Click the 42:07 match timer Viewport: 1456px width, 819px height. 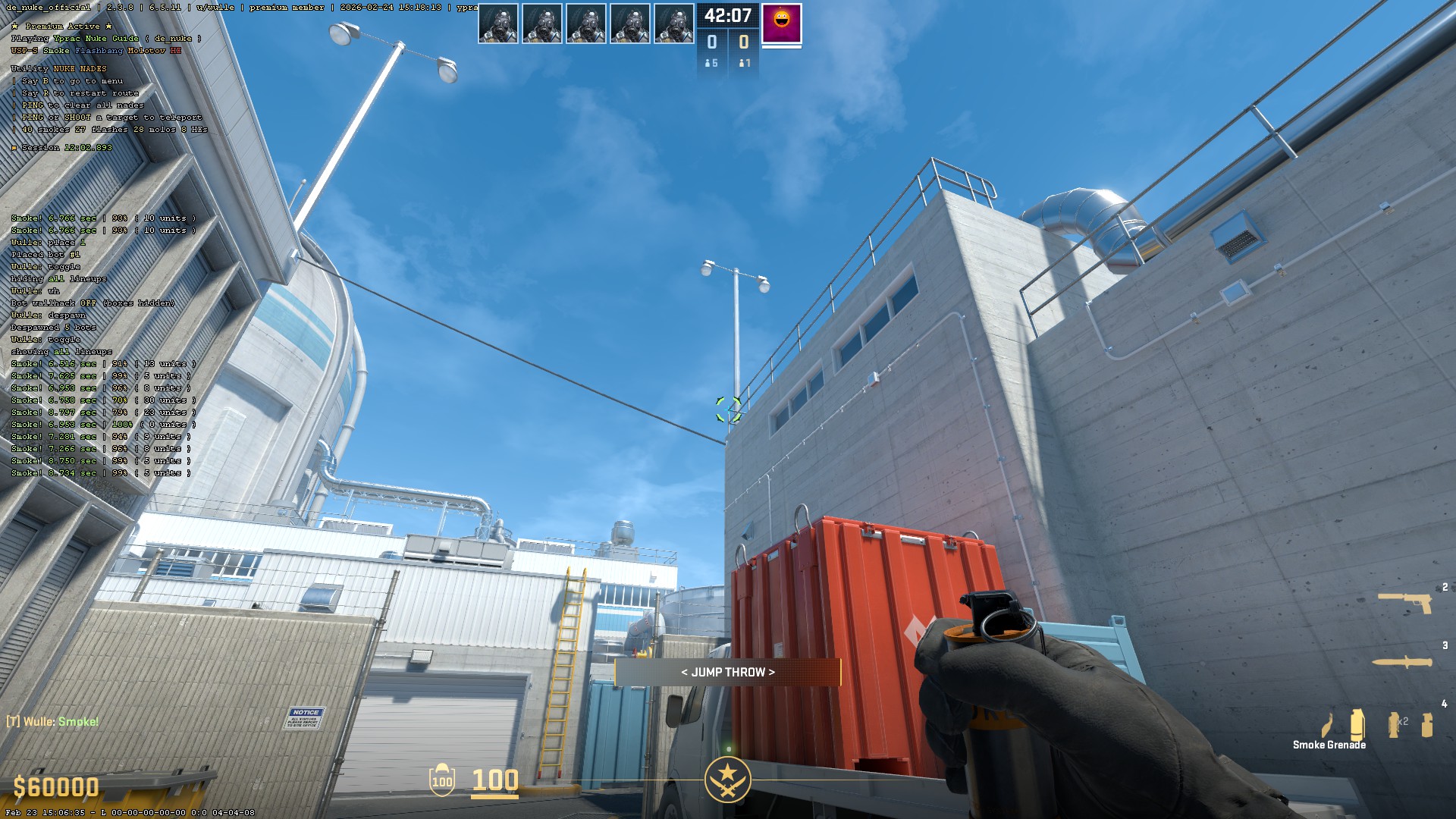728,14
